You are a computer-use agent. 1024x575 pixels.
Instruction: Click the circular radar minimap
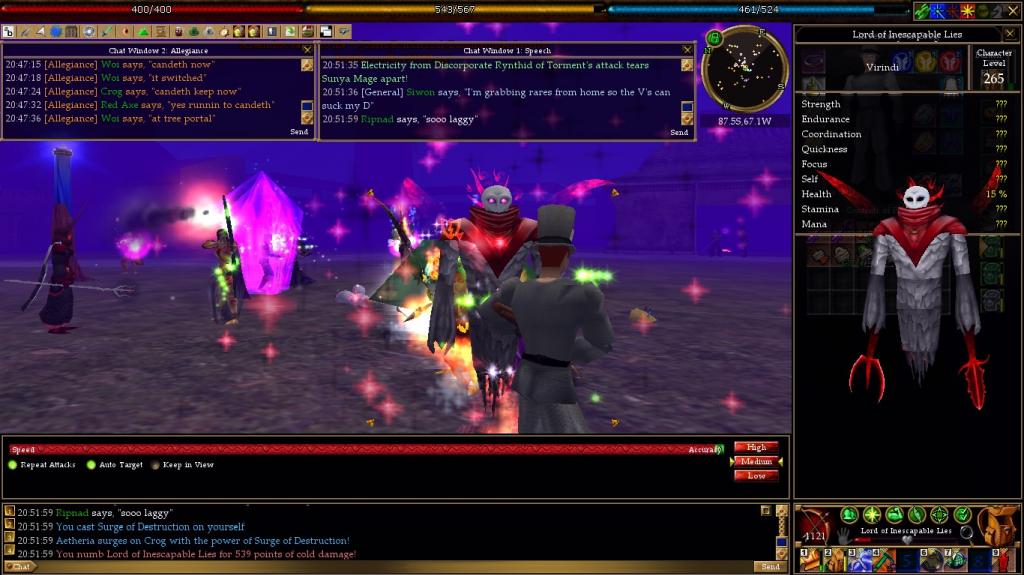point(745,68)
